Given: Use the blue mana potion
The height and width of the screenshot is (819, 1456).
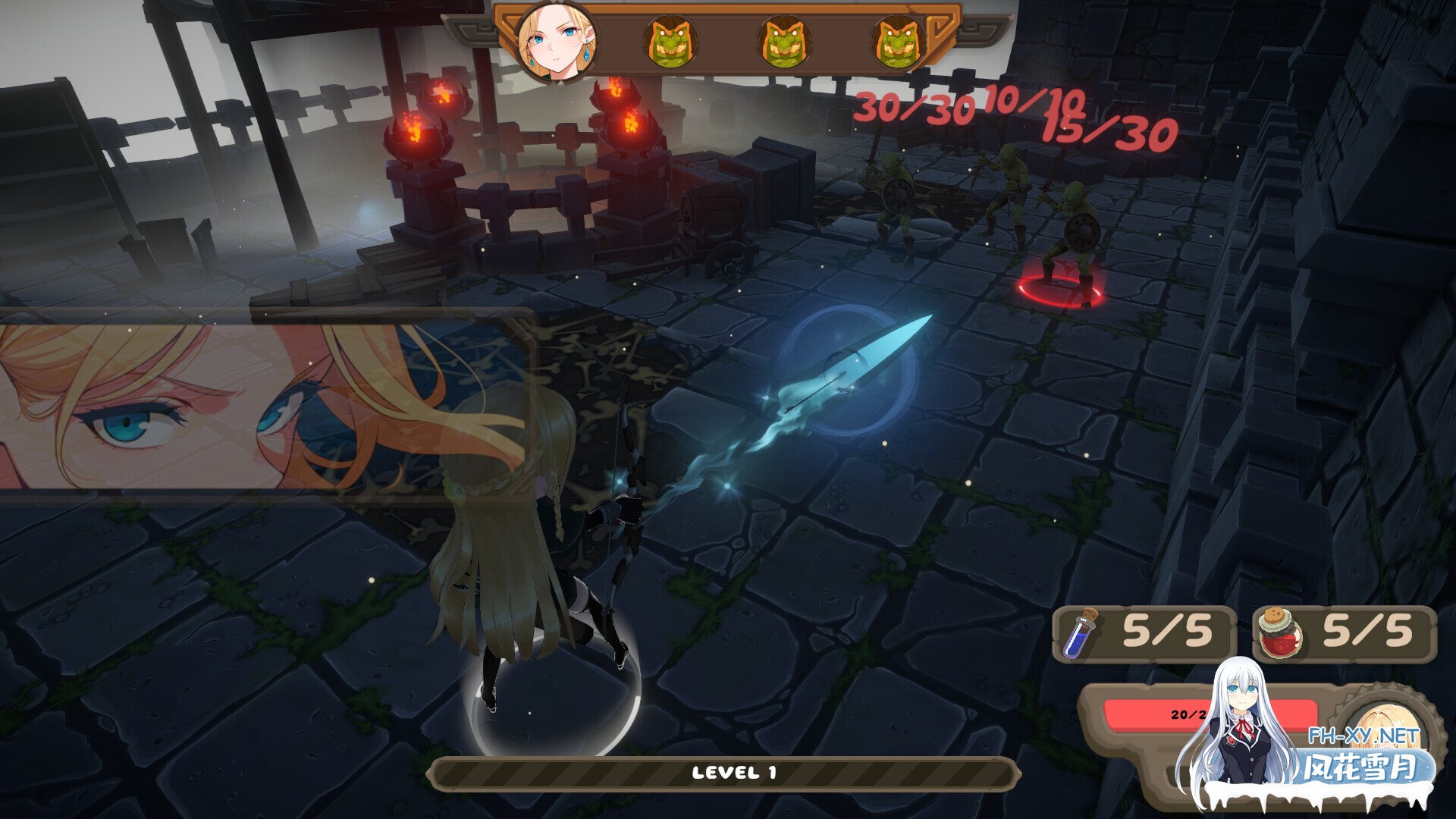Looking at the screenshot, I should click(1078, 635).
